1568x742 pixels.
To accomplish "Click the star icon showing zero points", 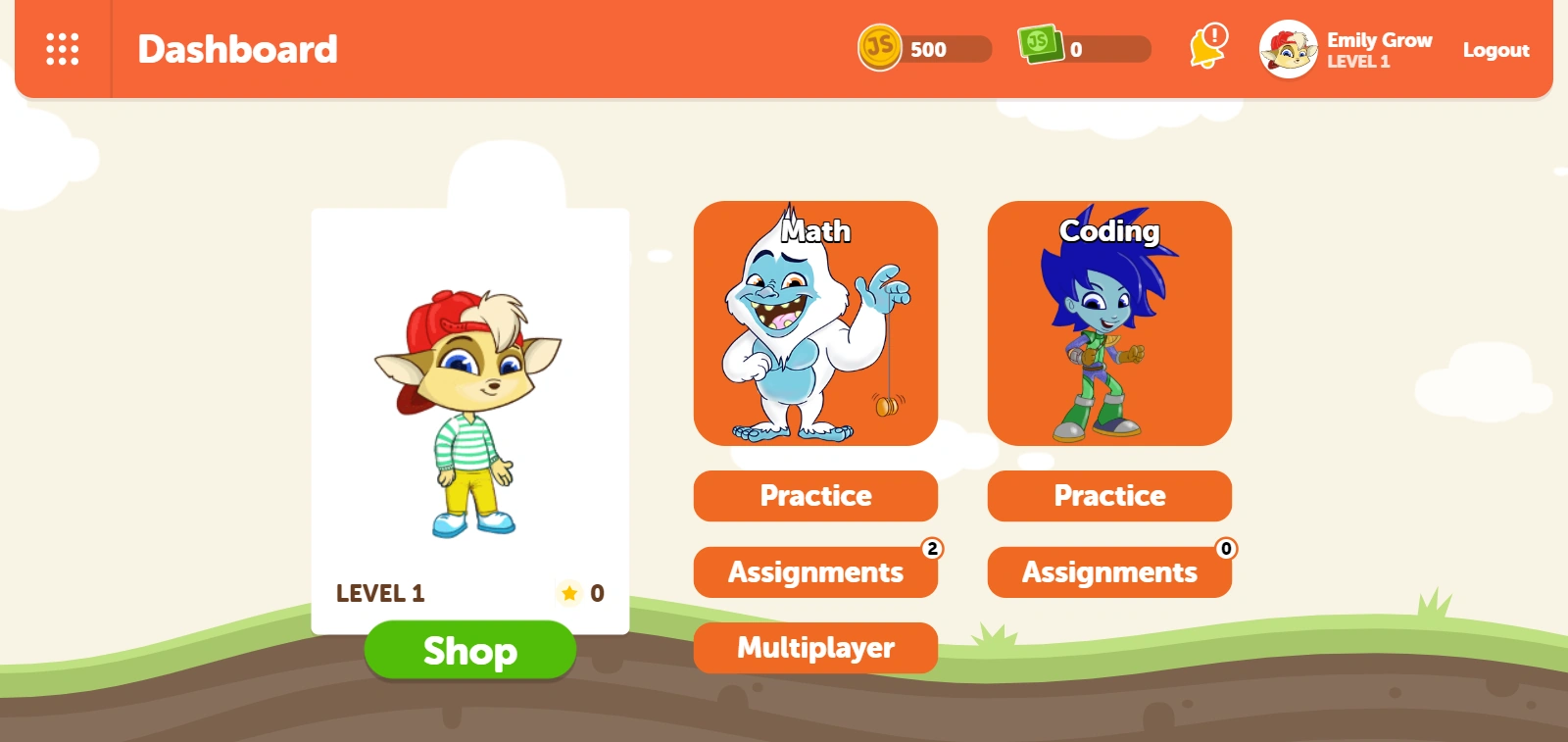I will pyautogui.click(x=569, y=593).
